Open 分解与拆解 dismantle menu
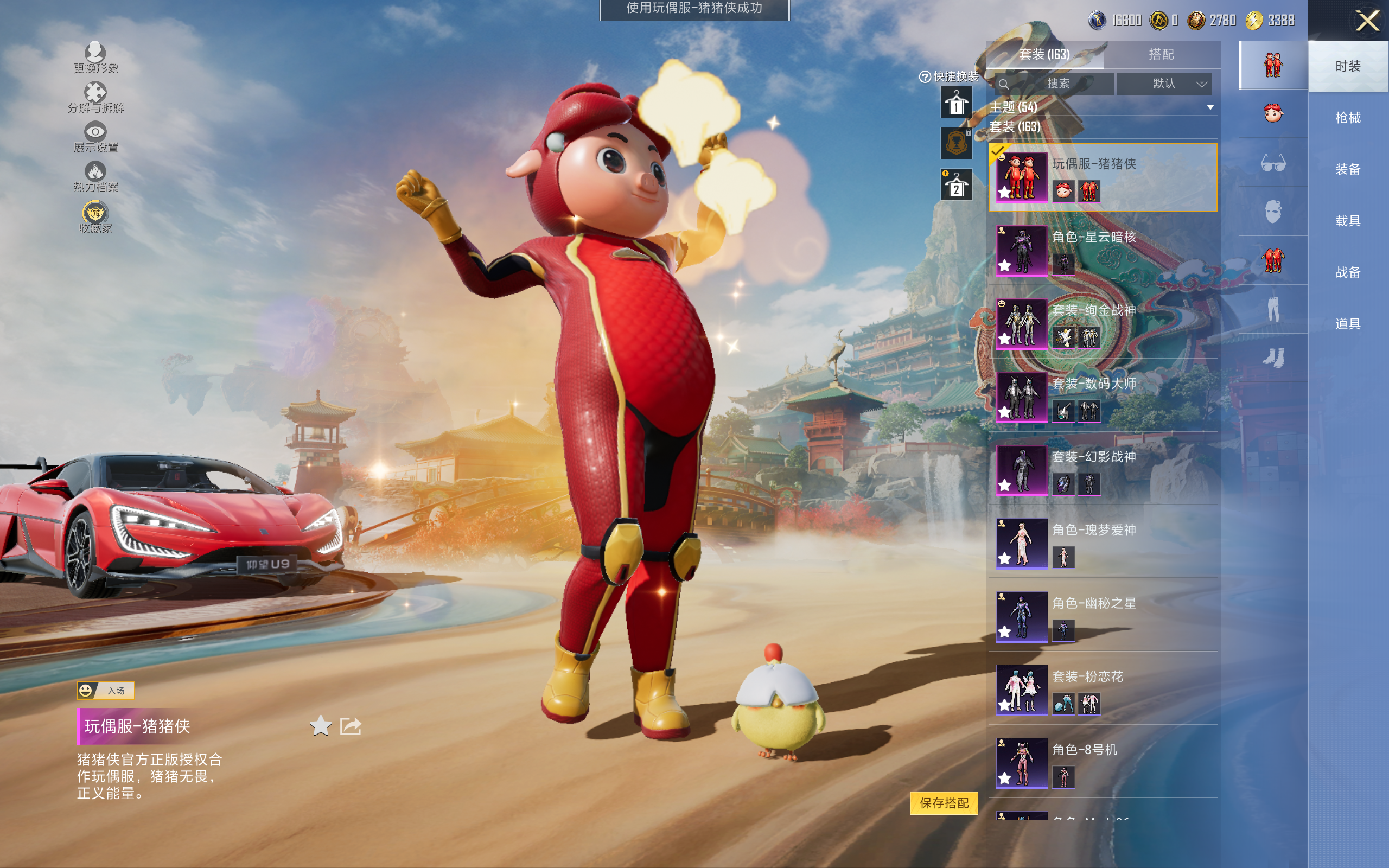Image resolution: width=1389 pixels, height=868 pixels. pyautogui.click(x=95, y=97)
